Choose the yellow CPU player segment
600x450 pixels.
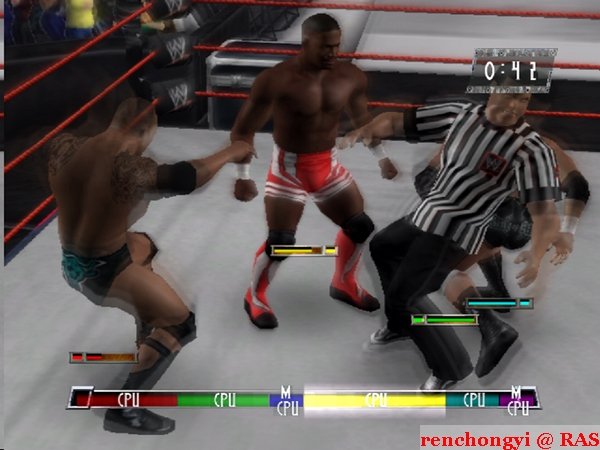375,399
